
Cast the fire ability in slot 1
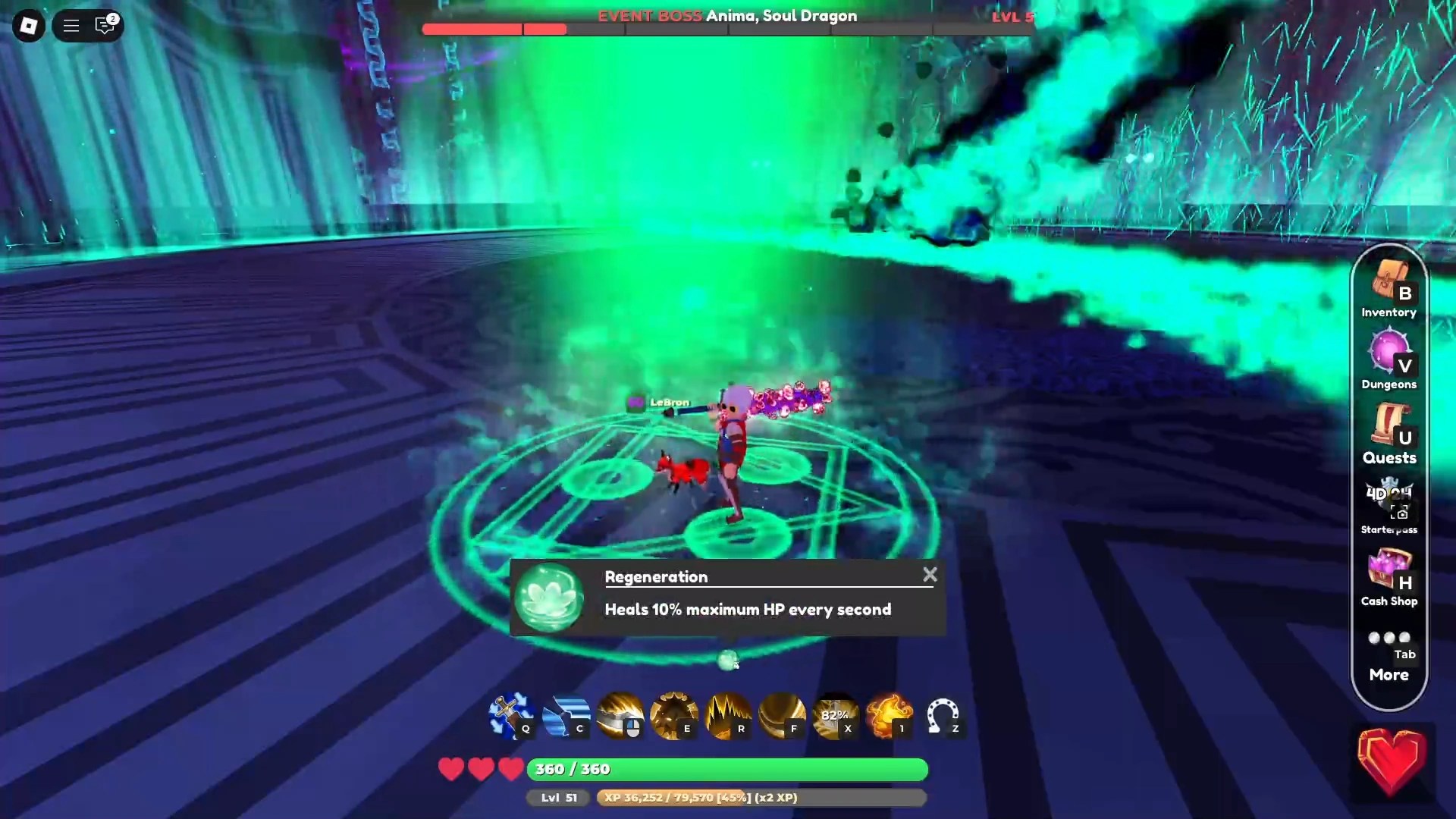pyautogui.click(x=890, y=717)
